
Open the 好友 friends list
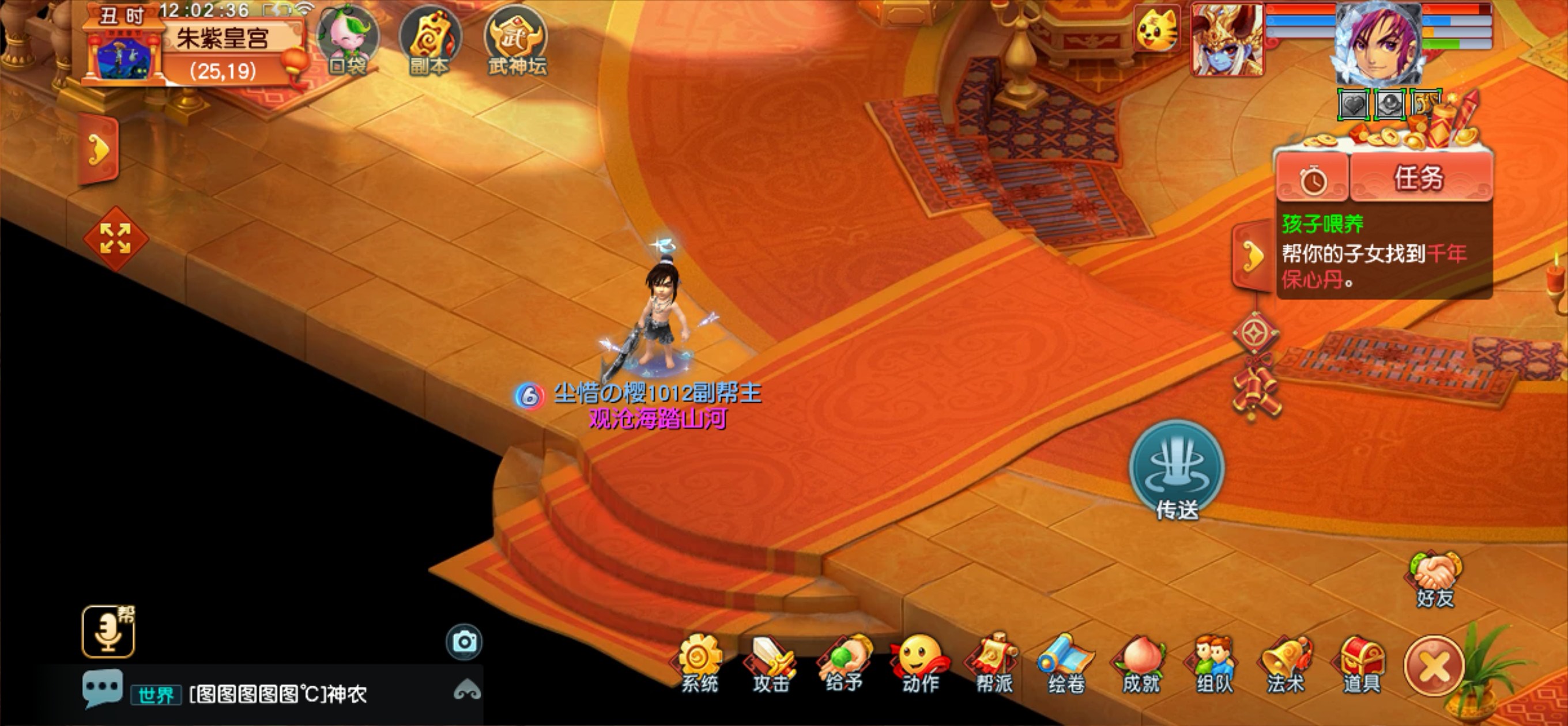1435,580
